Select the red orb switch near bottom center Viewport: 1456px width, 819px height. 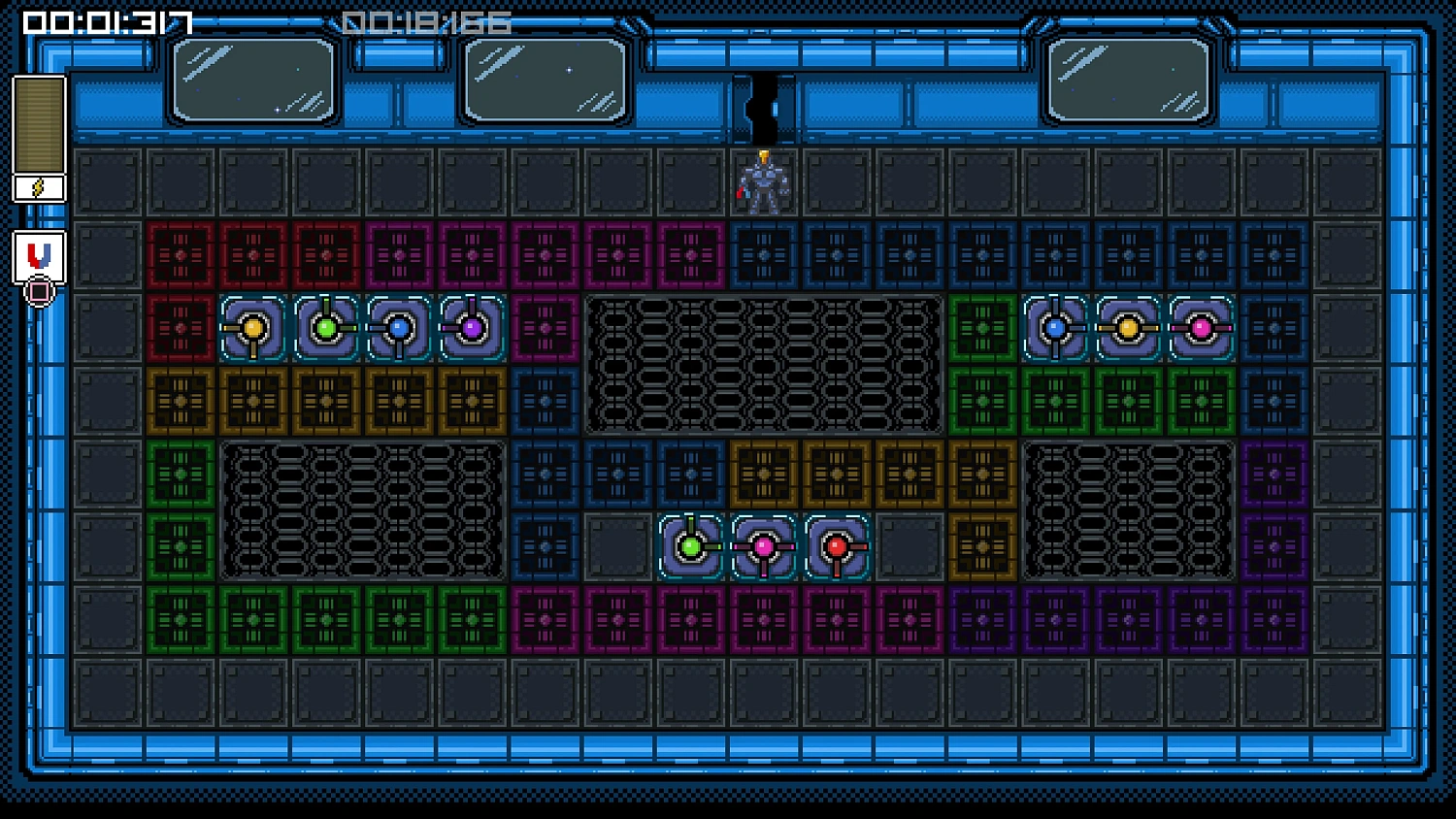point(836,546)
